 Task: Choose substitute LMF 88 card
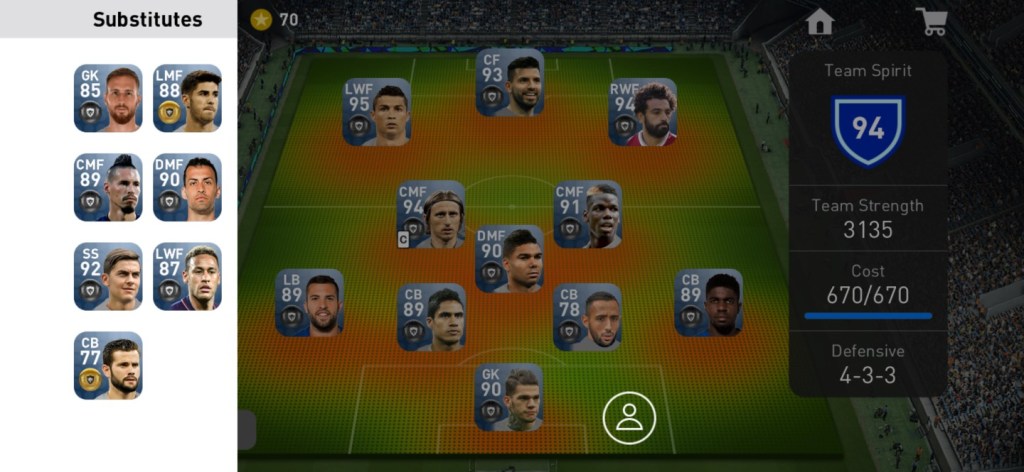[x=187, y=98]
